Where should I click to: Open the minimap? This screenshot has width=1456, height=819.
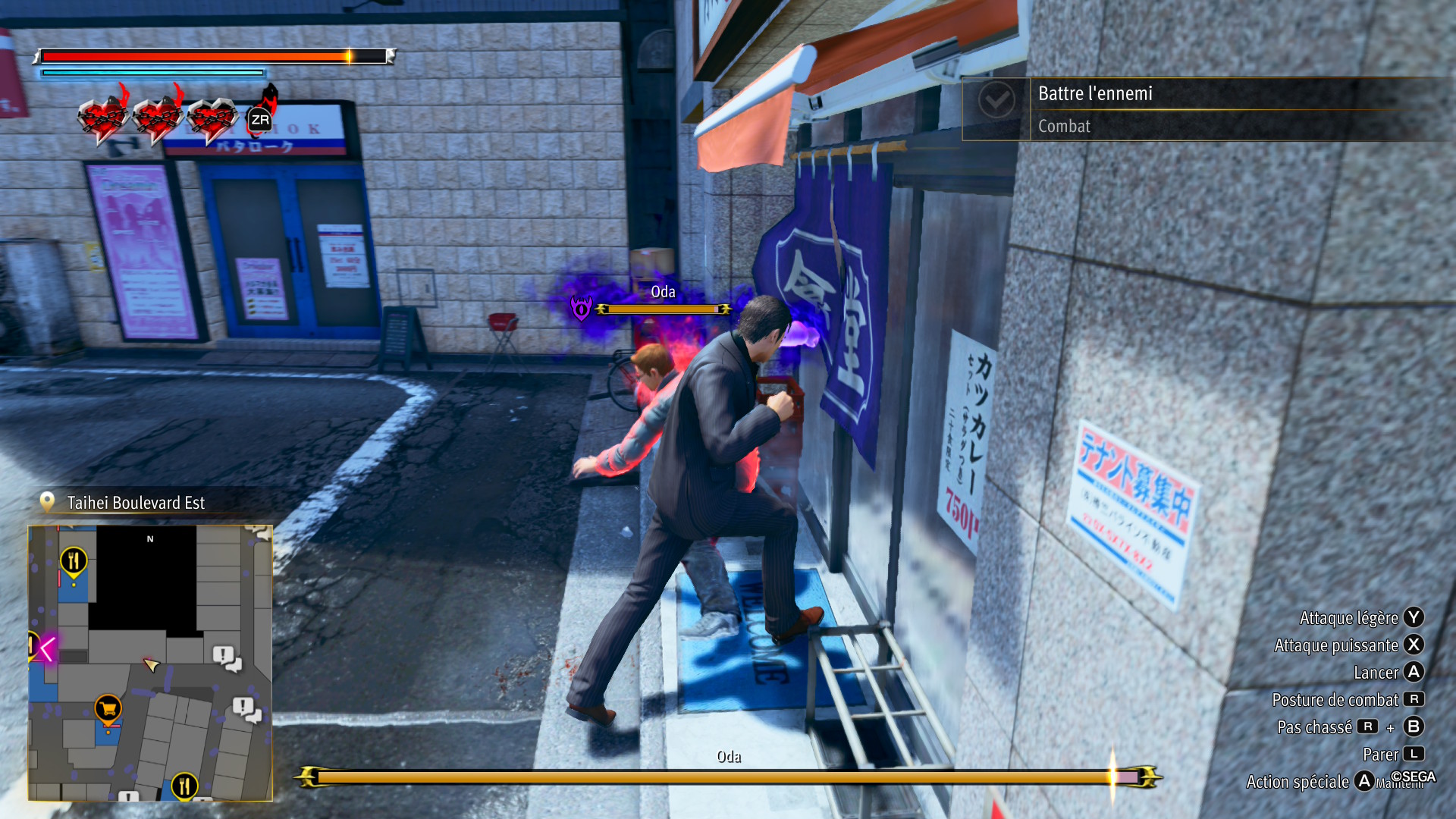coord(150,662)
